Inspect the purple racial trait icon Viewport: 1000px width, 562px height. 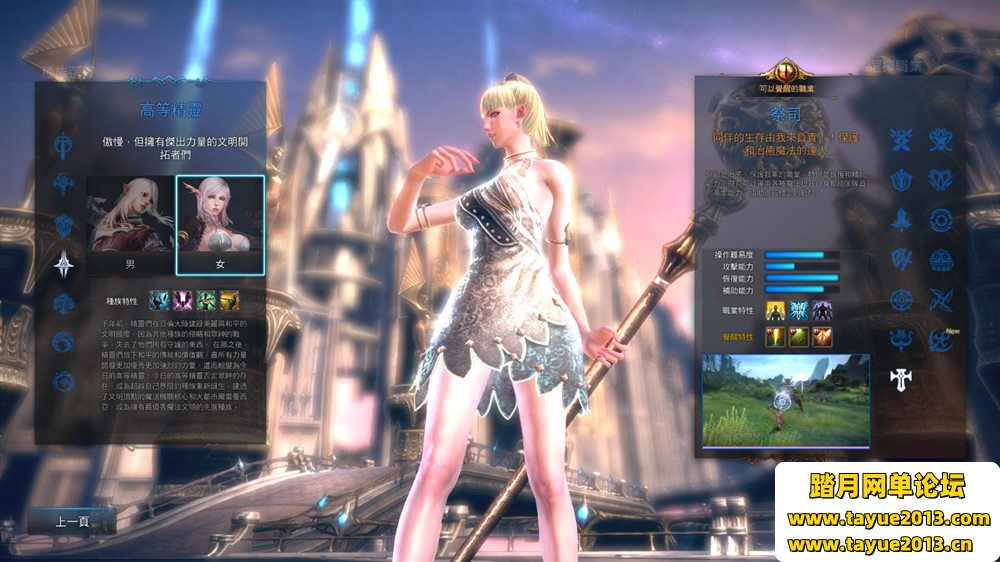coord(183,300)
